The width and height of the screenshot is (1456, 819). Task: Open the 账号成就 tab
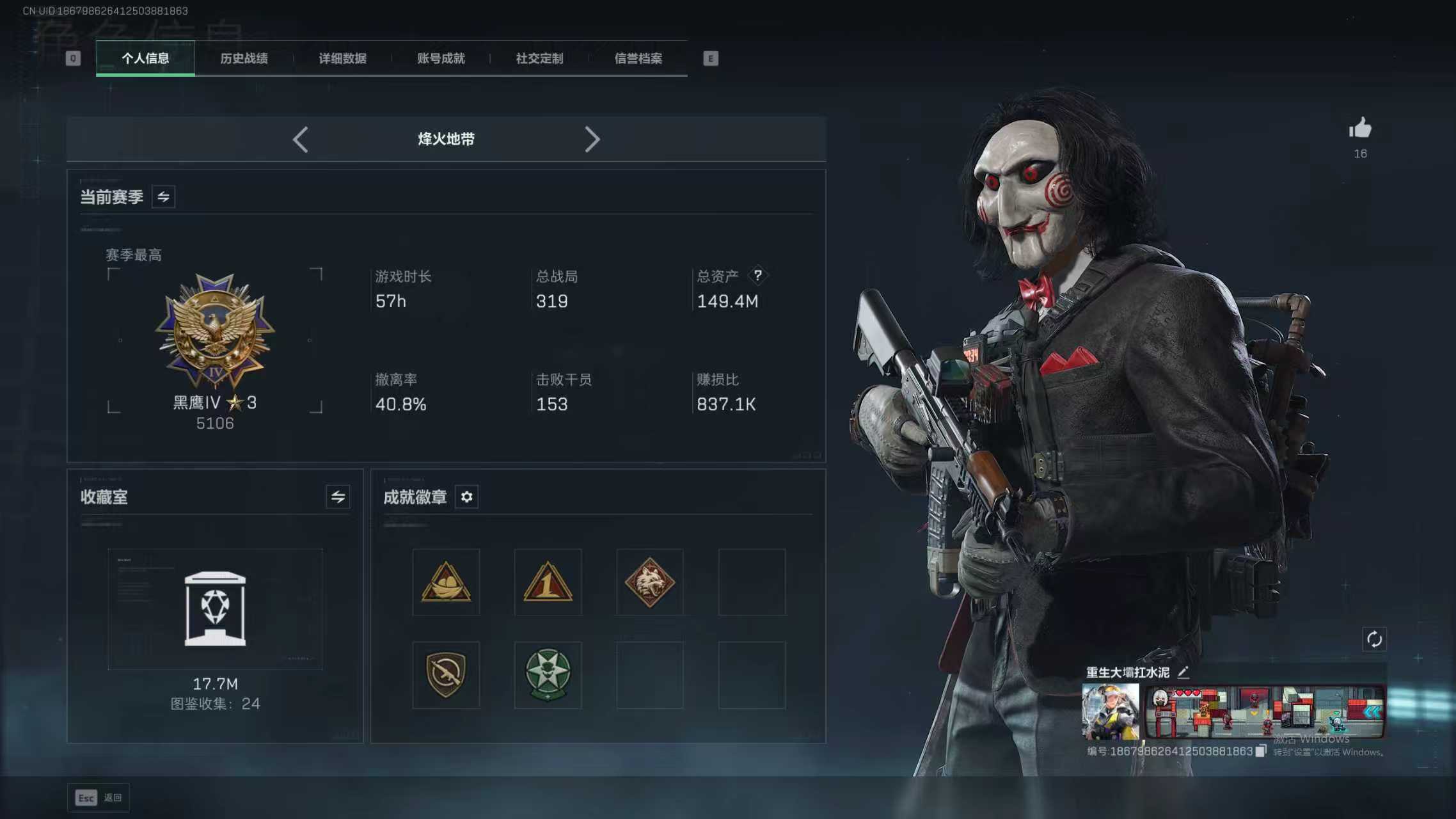pos(439,58)
